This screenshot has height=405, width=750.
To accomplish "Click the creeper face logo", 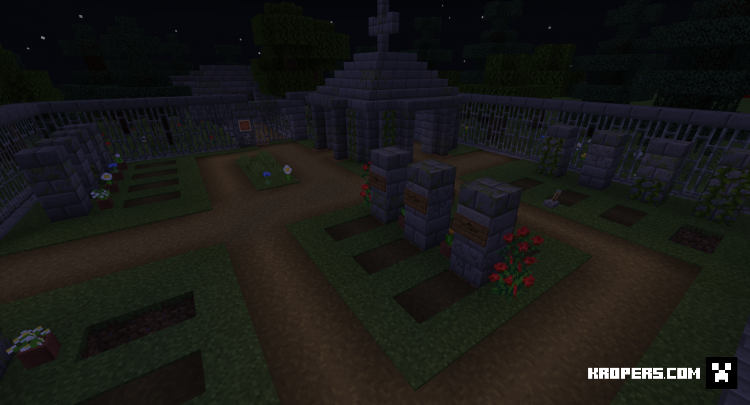I will point(720,373).
